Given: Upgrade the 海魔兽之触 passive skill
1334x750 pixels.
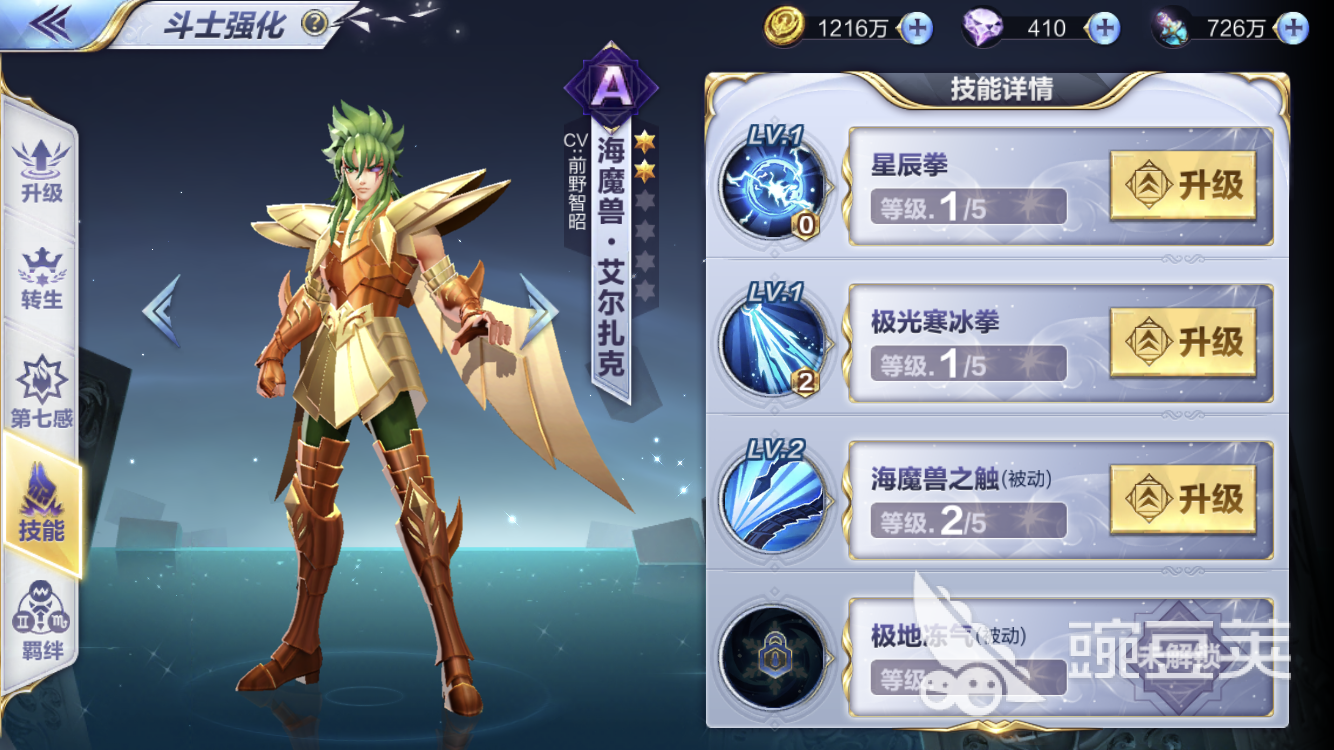Looking at the screenshot, I should (x=1183, y=498).
